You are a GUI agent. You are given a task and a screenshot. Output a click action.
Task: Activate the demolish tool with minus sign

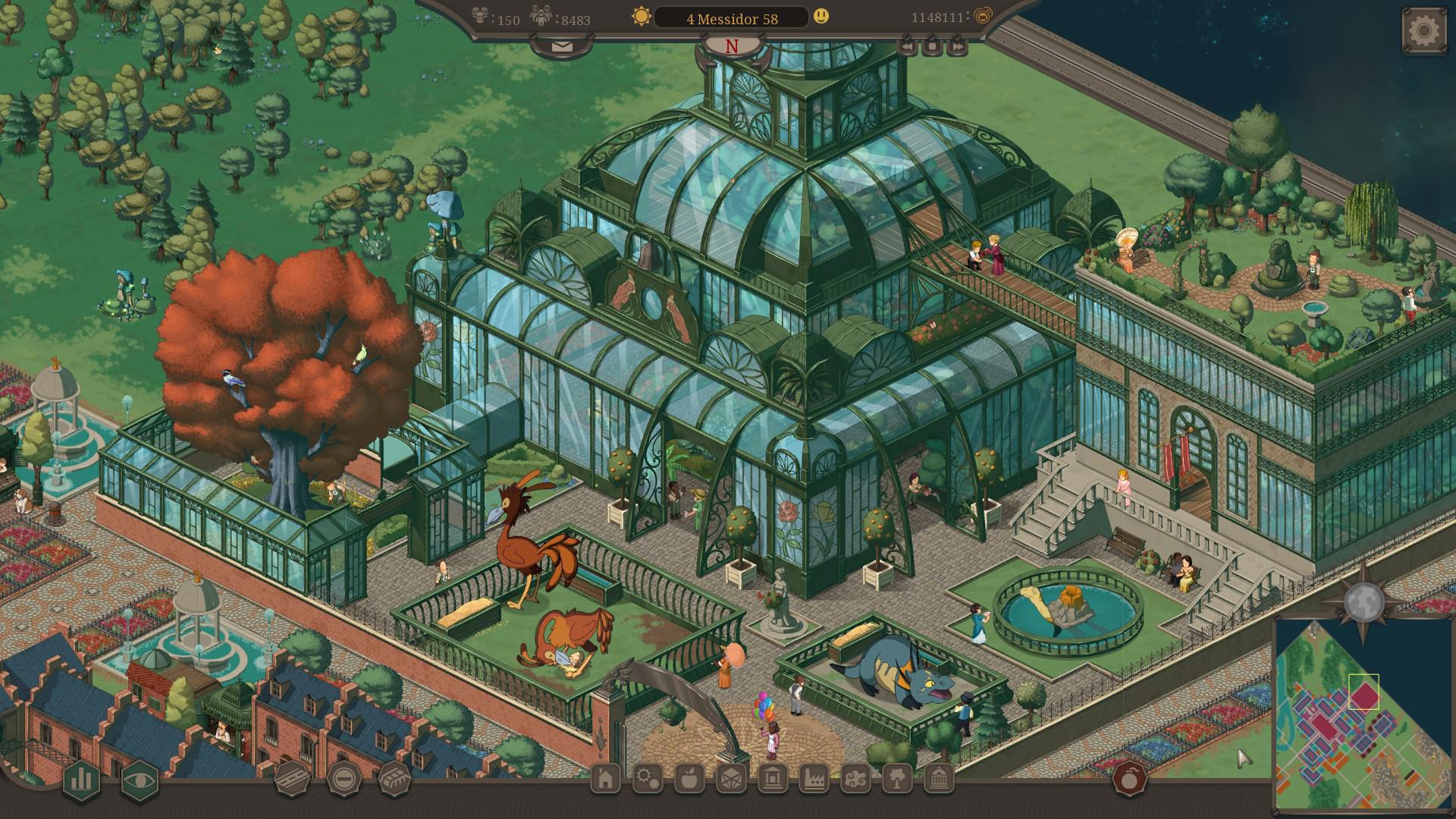[344, 778]
